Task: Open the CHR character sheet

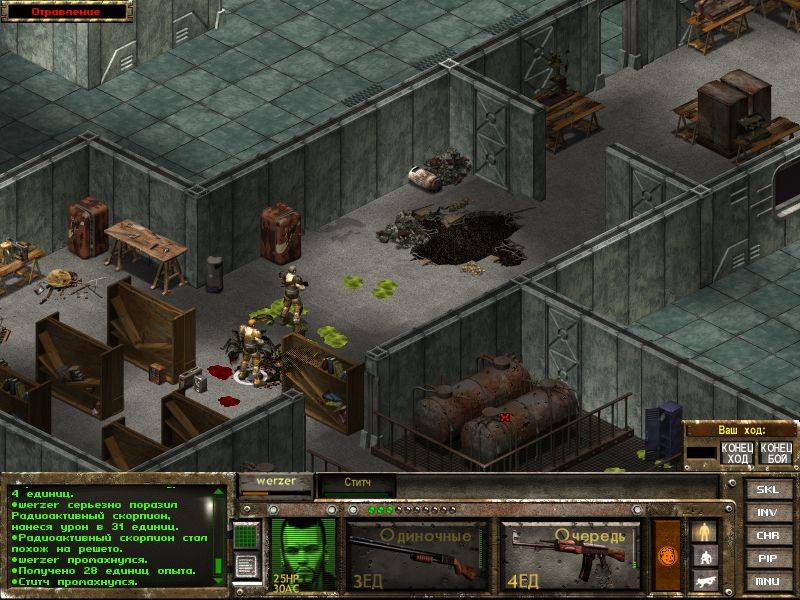Action: coord(767,535)
